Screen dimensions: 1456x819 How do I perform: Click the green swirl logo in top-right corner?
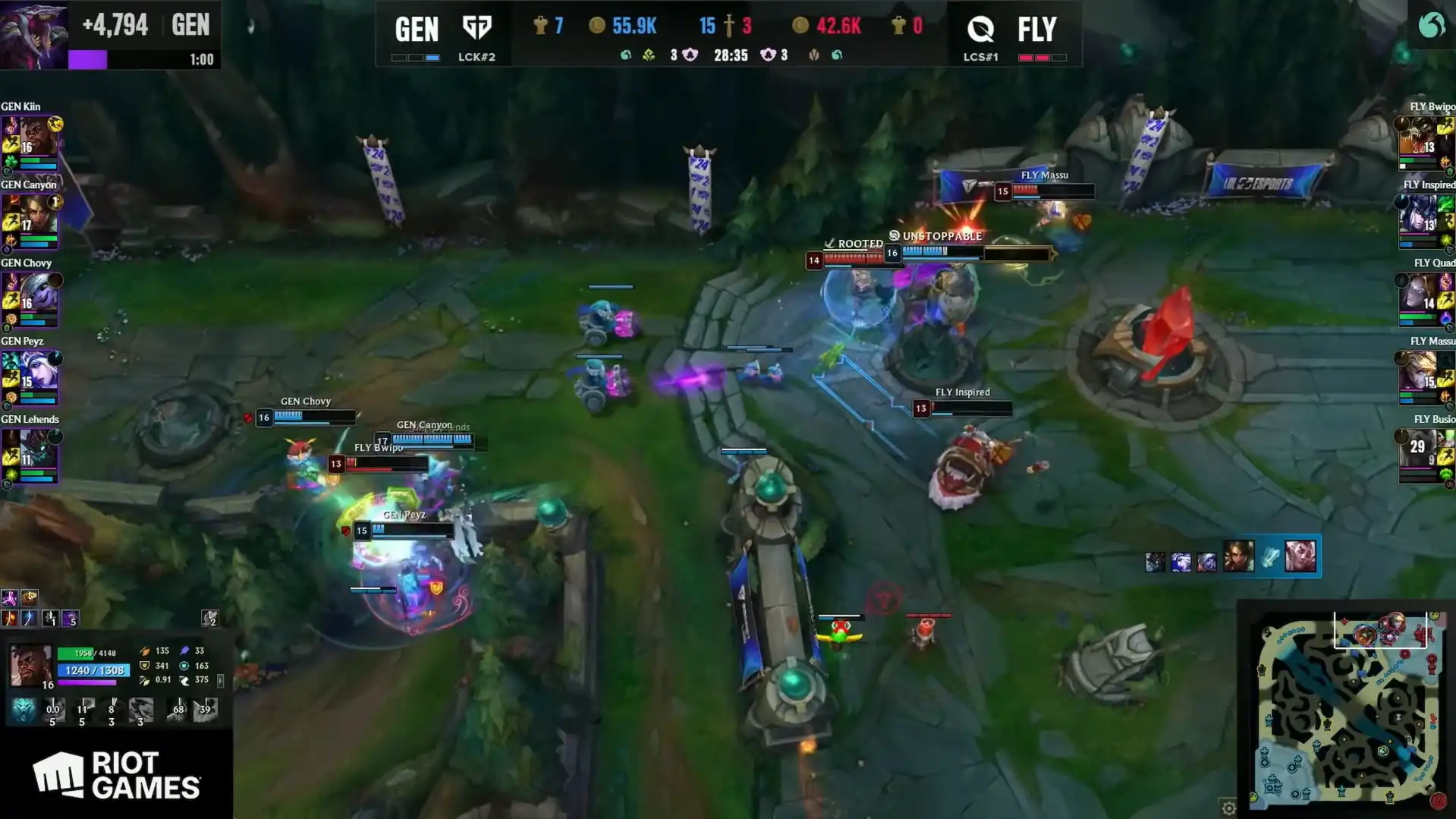point(1431,26)
